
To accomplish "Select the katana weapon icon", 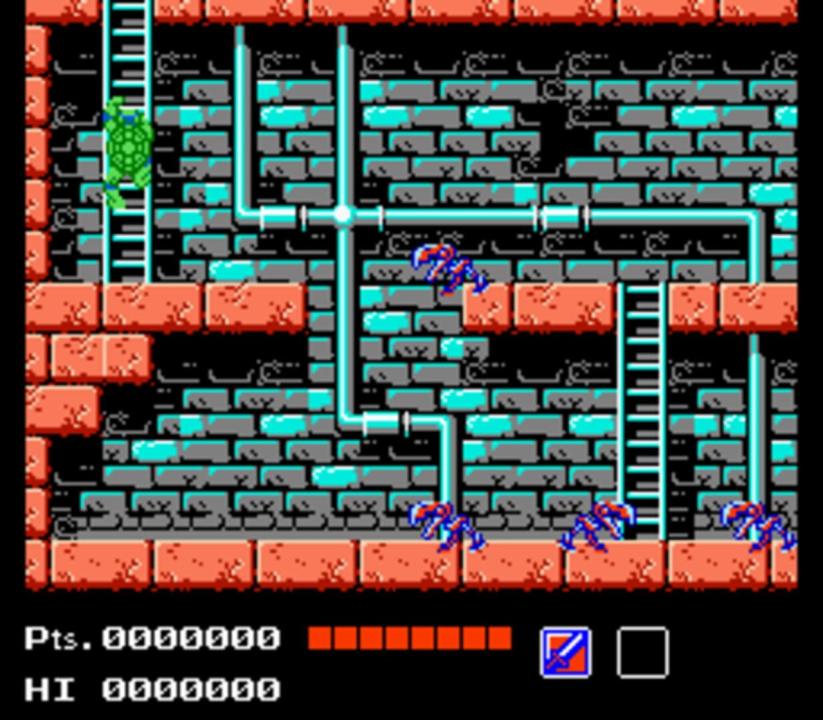I will tap(565, 652).
